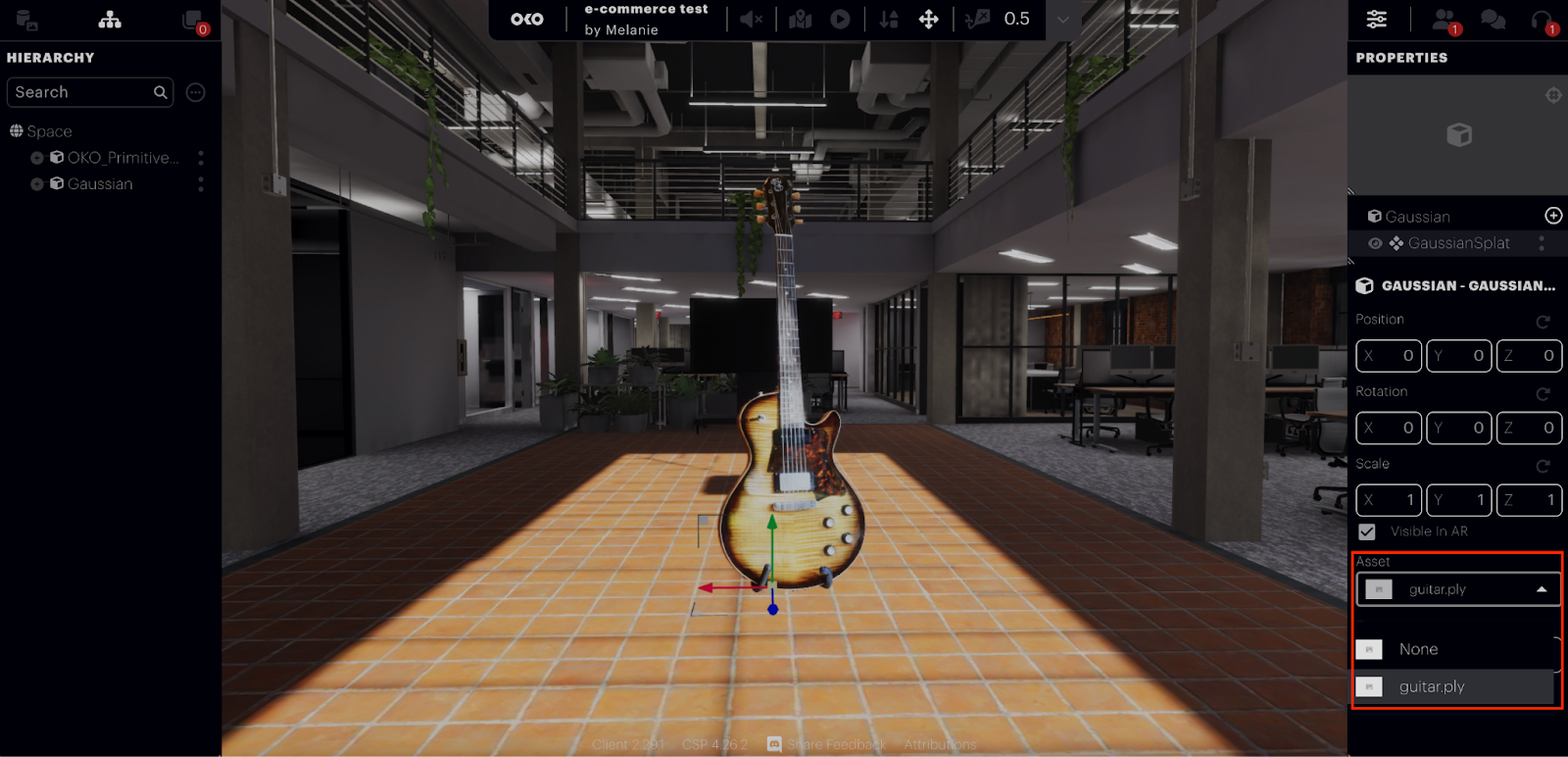
Task: Toggle the Visible In AR checkbox
Action: tap(1367, 531)
